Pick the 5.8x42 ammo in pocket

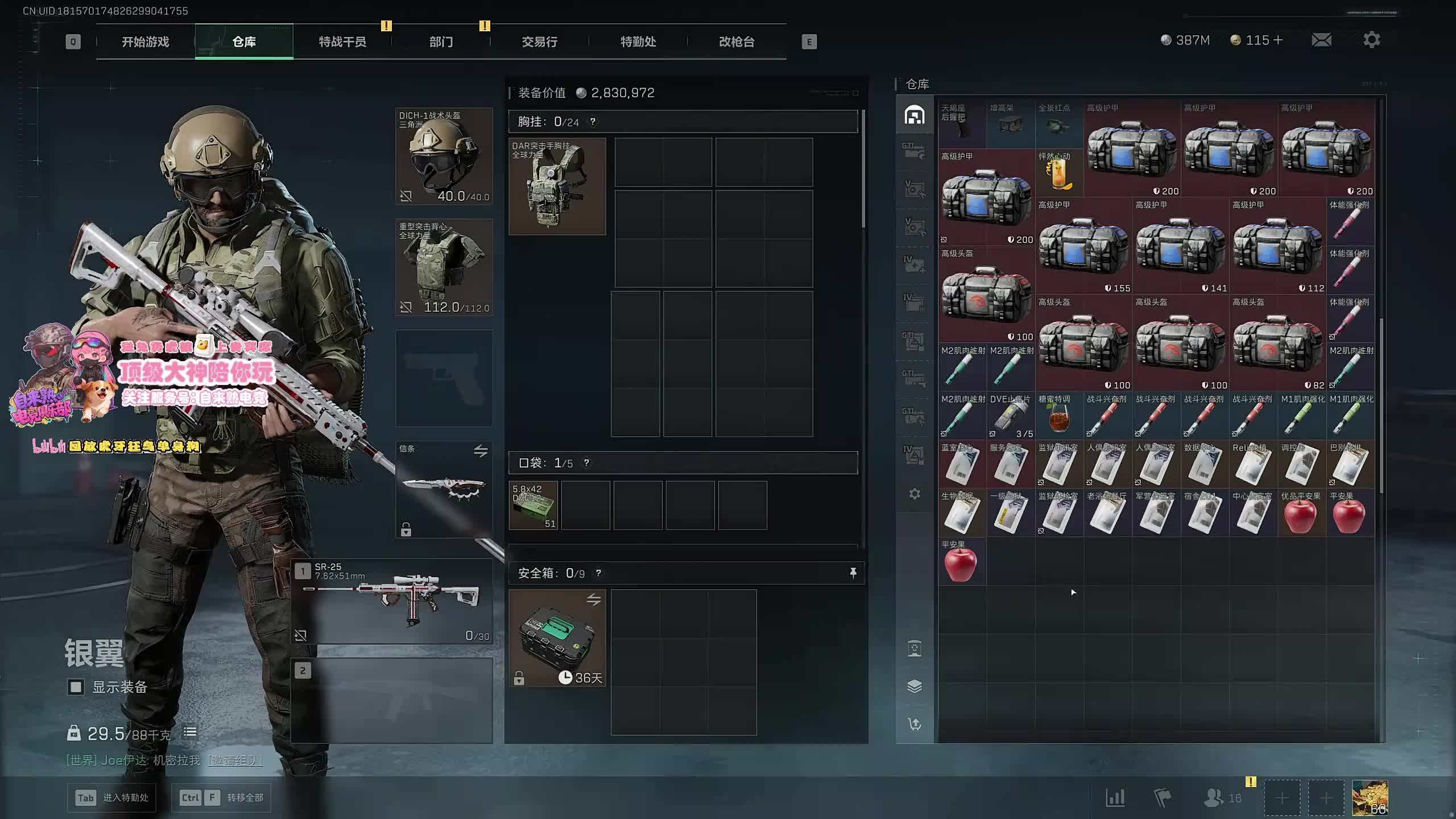tap(533, 505)
